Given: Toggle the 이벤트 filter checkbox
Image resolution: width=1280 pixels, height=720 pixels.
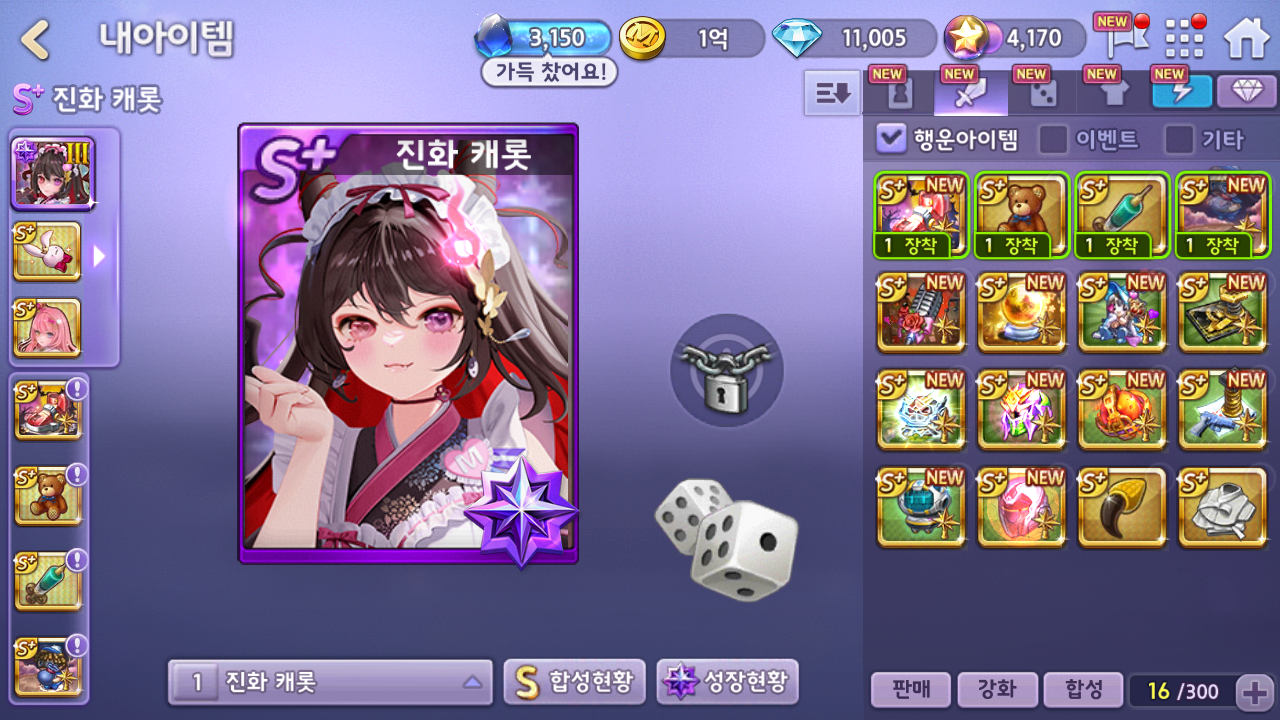Looking at the screenshot, I should tap(1053, 139).
